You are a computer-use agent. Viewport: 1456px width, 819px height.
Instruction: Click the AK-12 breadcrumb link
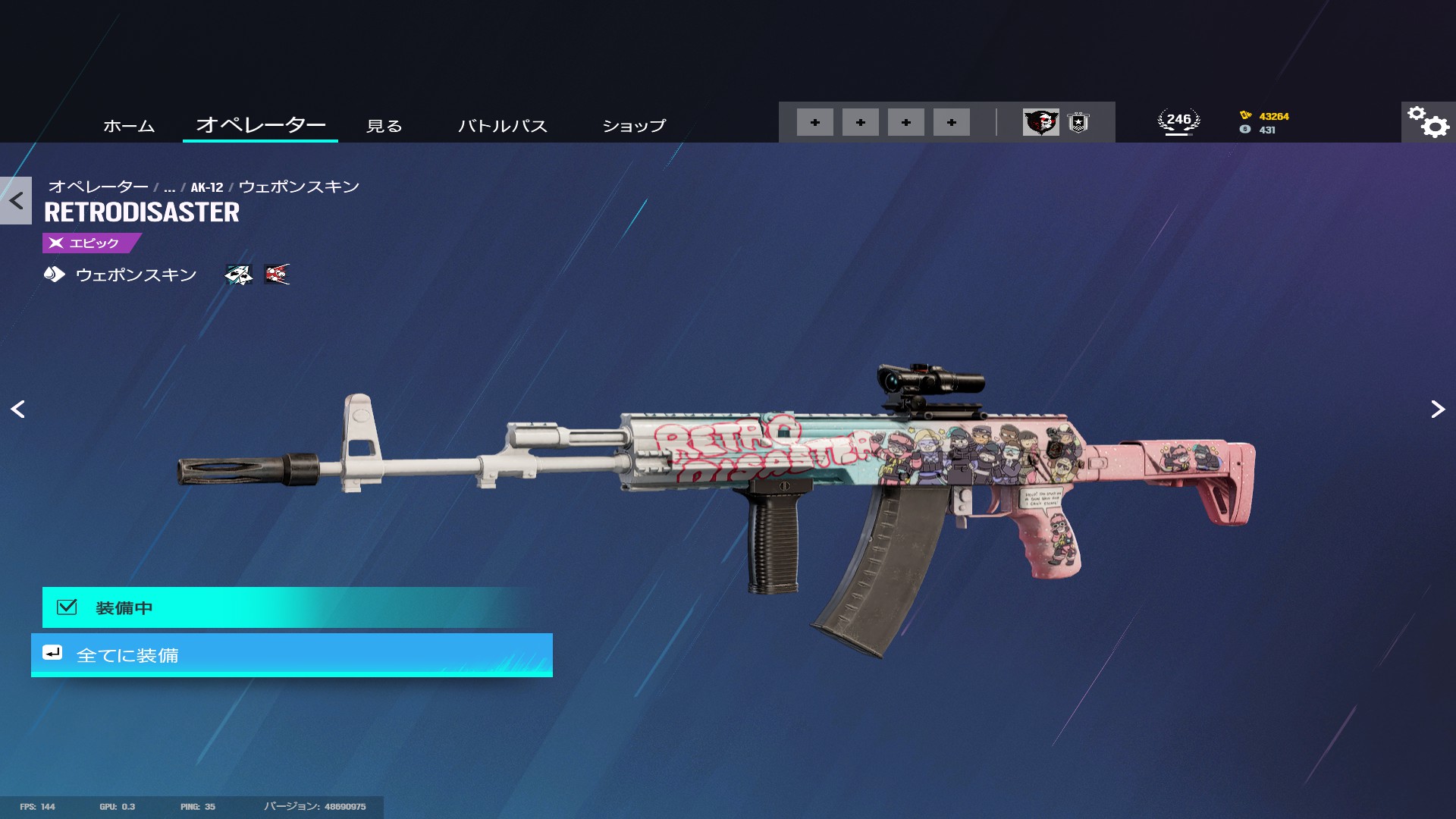(206, 187)
